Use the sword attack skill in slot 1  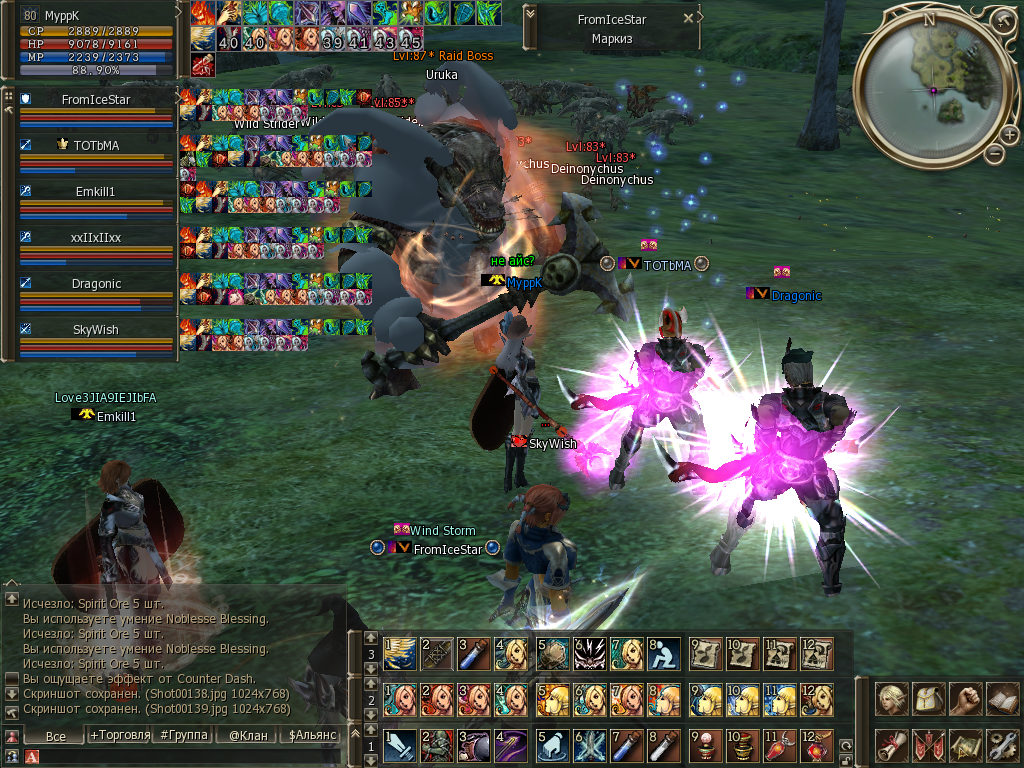tap(399, 745)
